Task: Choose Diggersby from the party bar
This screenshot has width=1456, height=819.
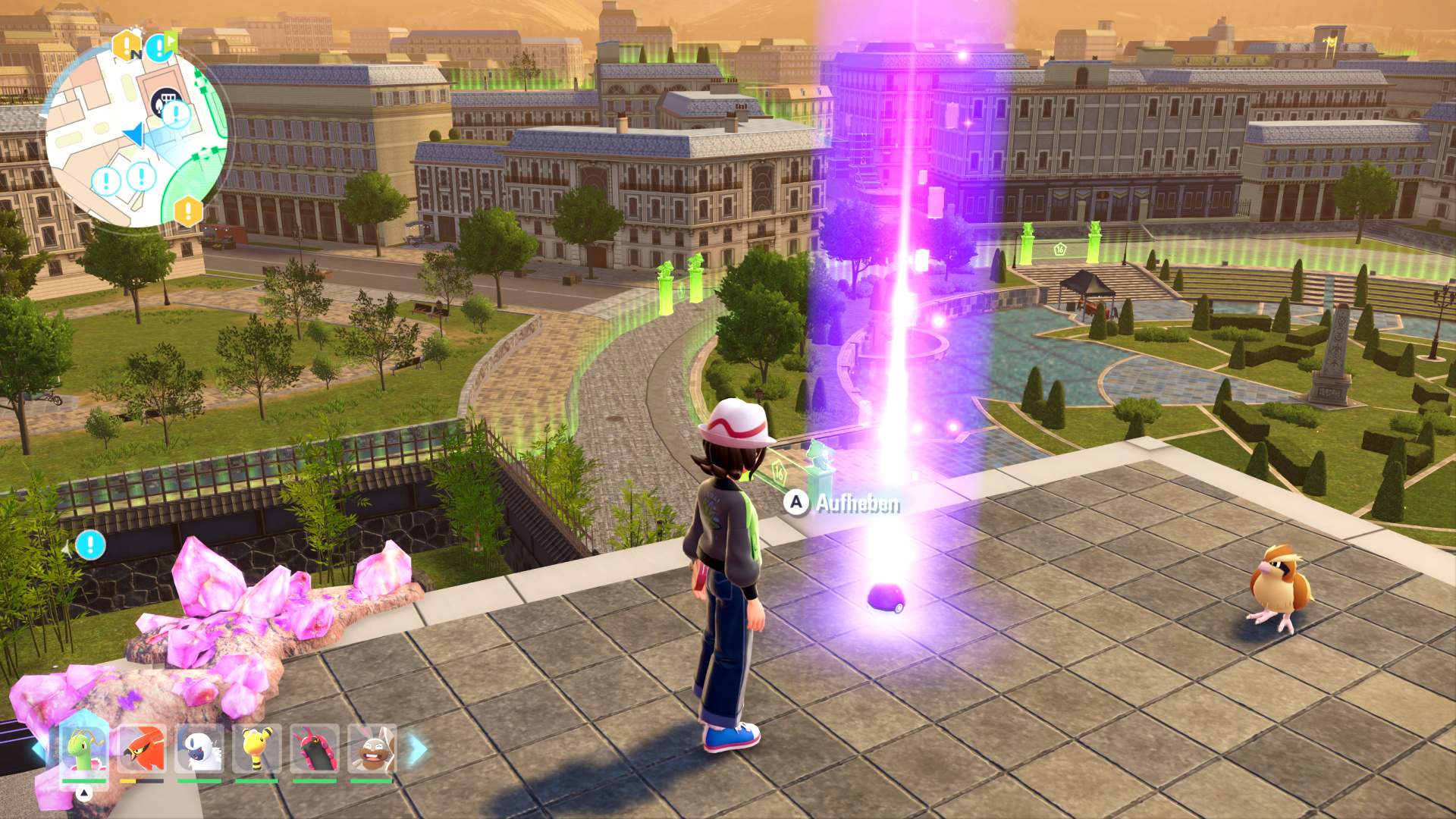Action: (x=372, y=749)
